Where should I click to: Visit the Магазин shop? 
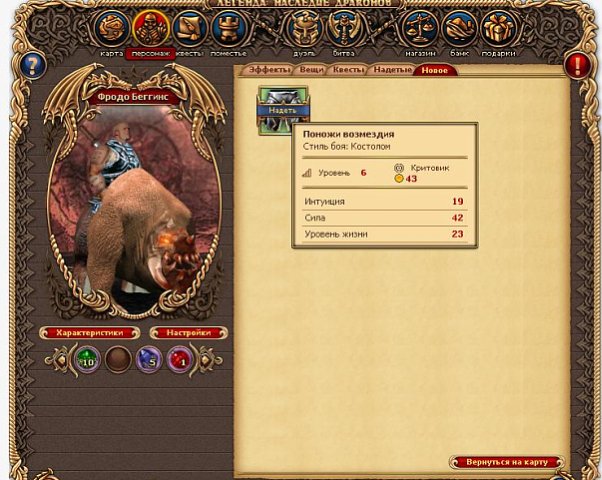coord(421,29)
